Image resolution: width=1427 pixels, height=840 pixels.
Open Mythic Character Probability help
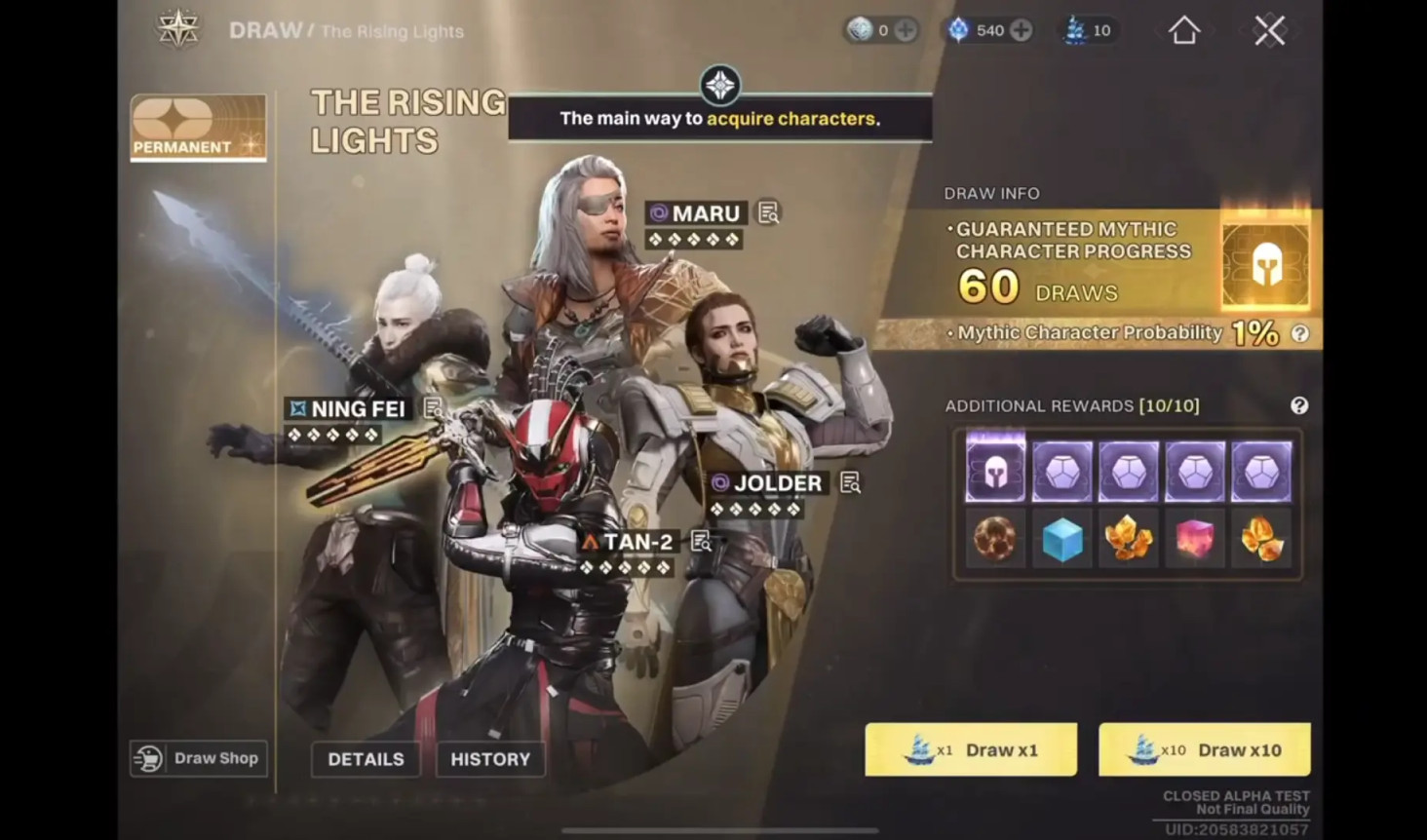(x=1299, y=333)
